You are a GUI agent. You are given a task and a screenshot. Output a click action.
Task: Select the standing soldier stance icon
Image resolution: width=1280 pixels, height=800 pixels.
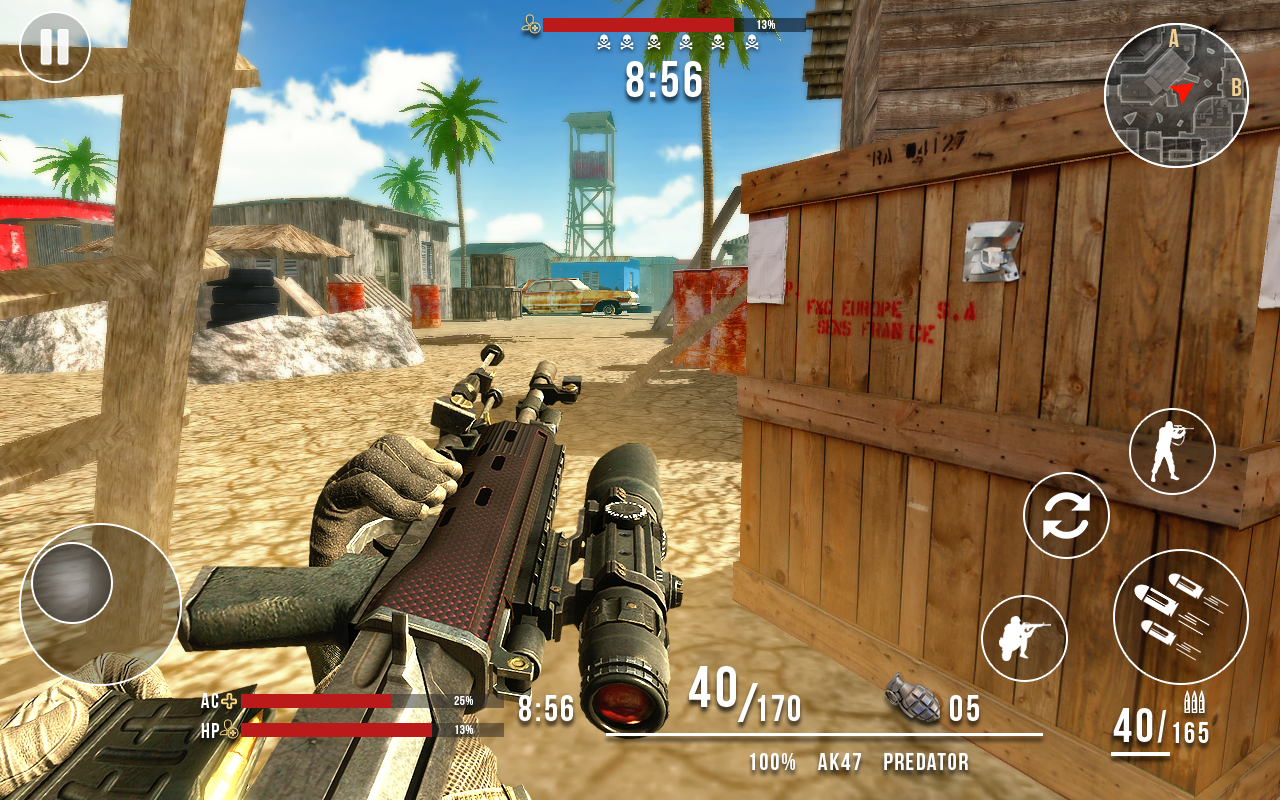(1171, 452)
